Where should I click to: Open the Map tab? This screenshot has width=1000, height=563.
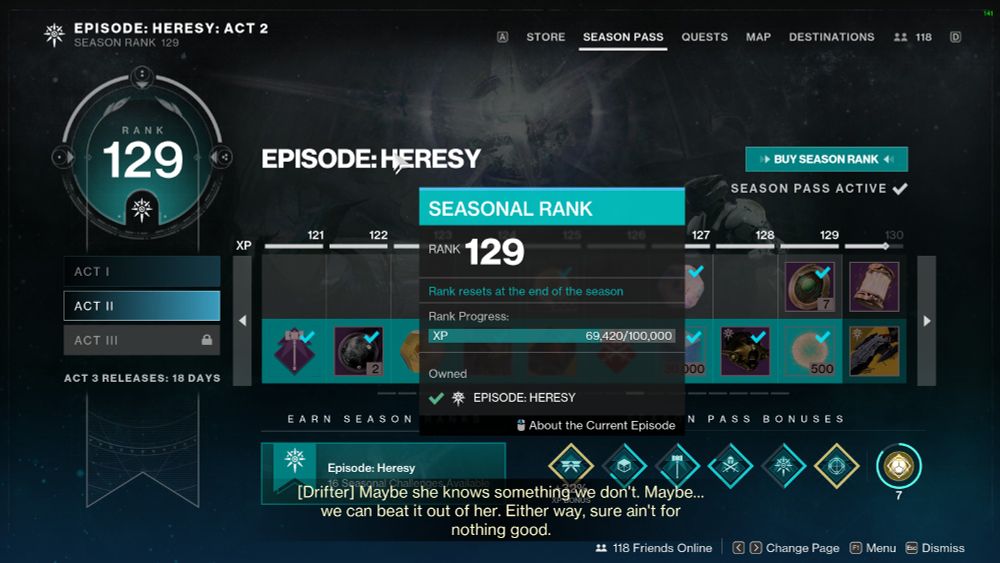(758, 37)
